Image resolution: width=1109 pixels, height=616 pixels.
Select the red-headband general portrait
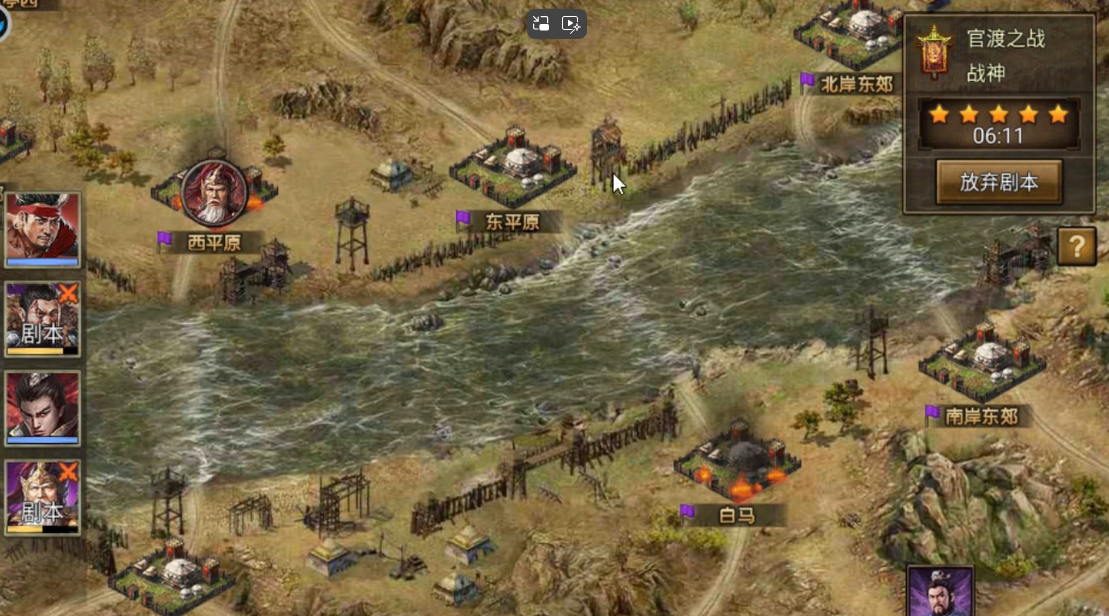click(x=43, y=229)
